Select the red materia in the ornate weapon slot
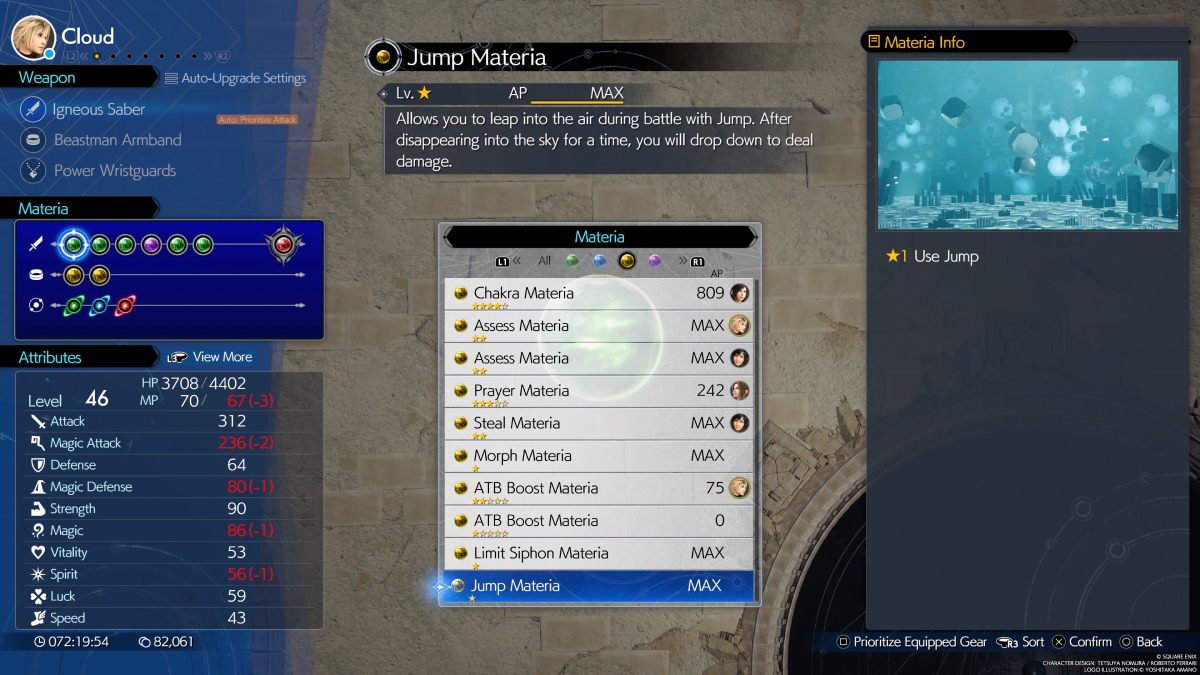This screenshot has width=1200, height=675. (x=283, y=244)
